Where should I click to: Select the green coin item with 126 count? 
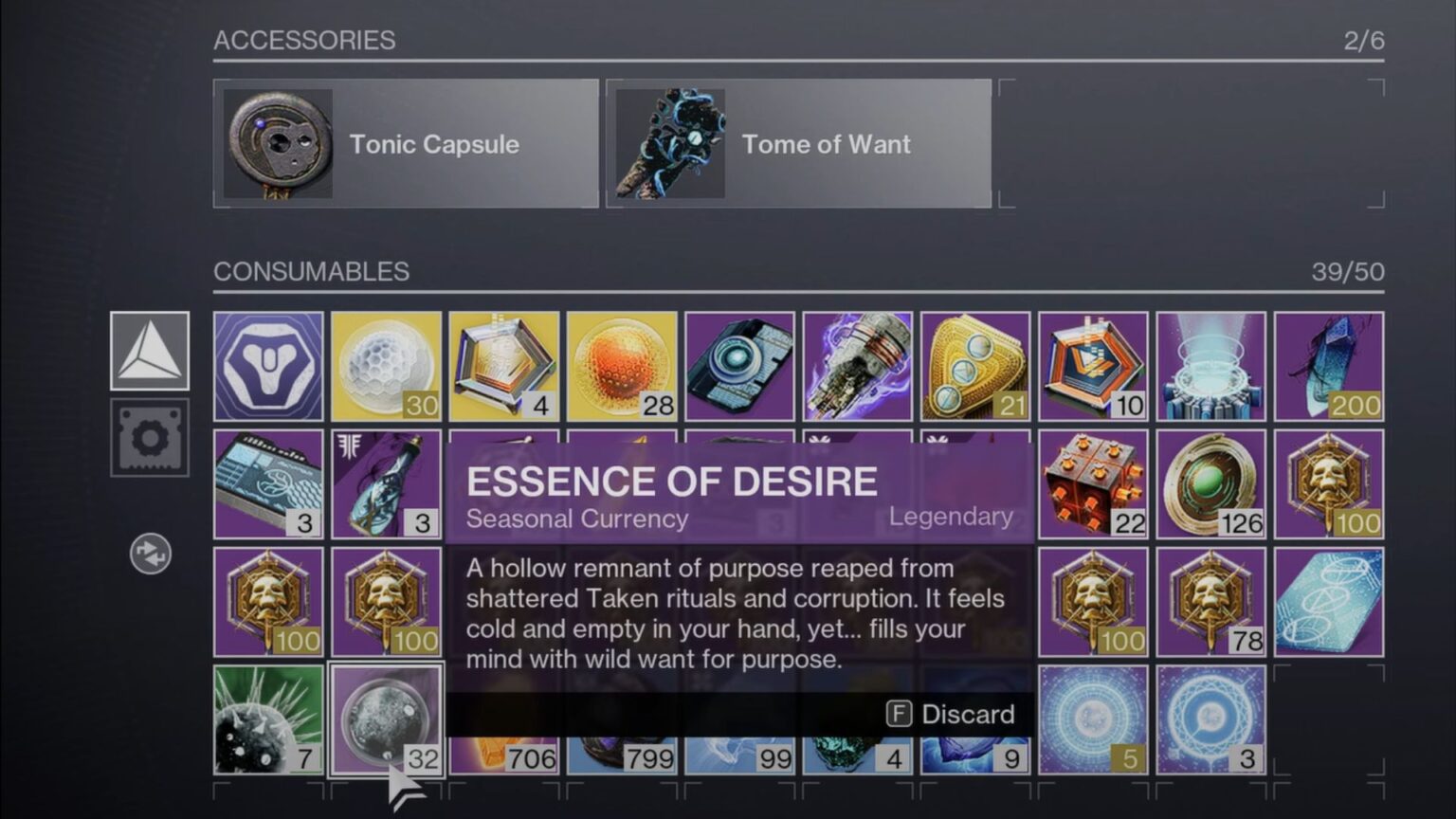[x=1210, y=483]
